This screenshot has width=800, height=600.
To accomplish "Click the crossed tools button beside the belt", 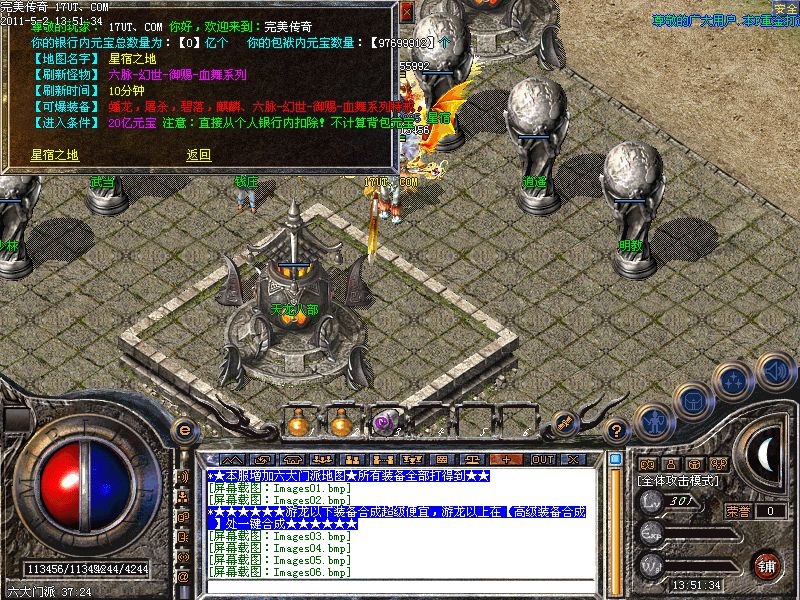I will pos(566,423).
